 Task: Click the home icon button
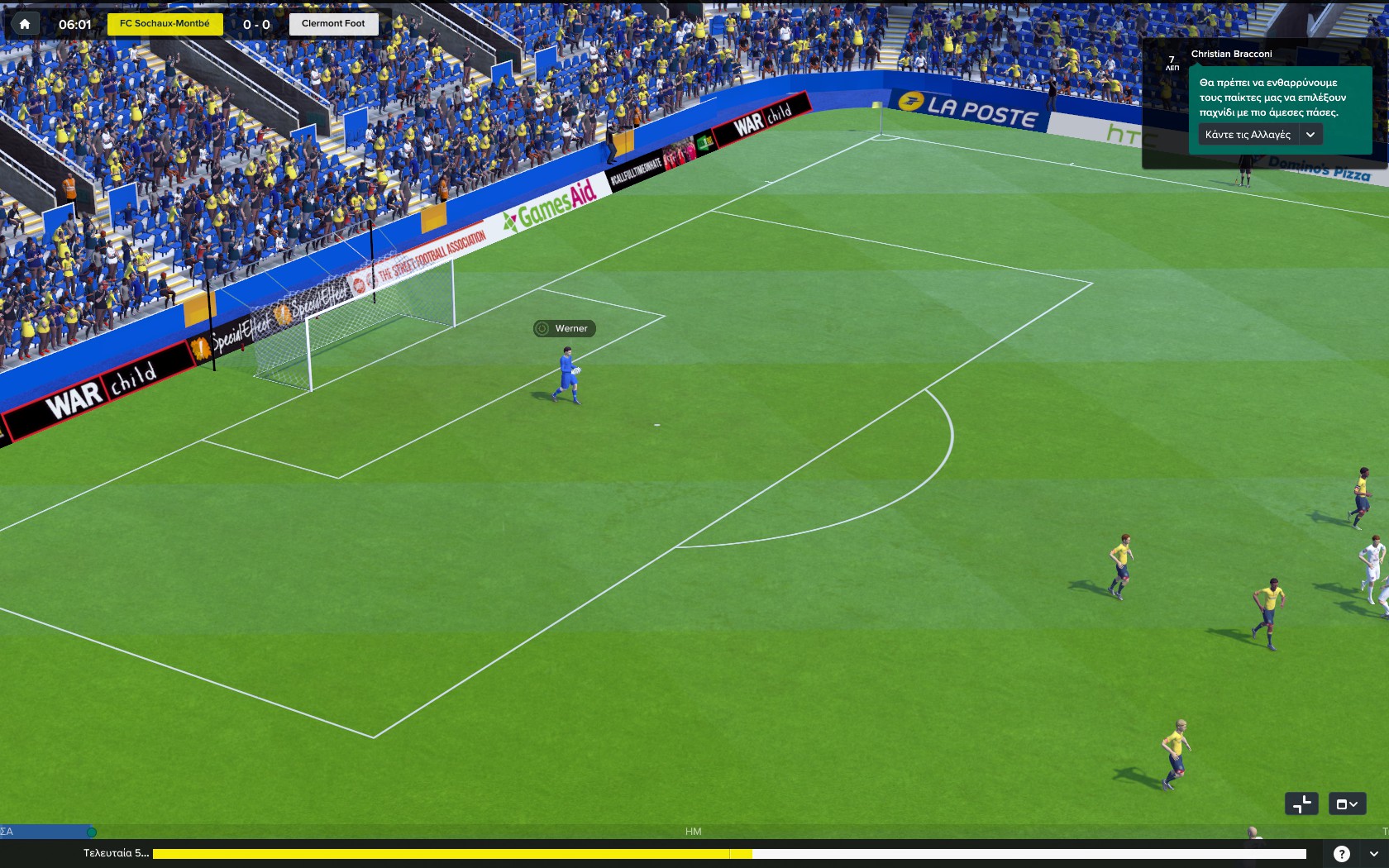coord(25,24)
